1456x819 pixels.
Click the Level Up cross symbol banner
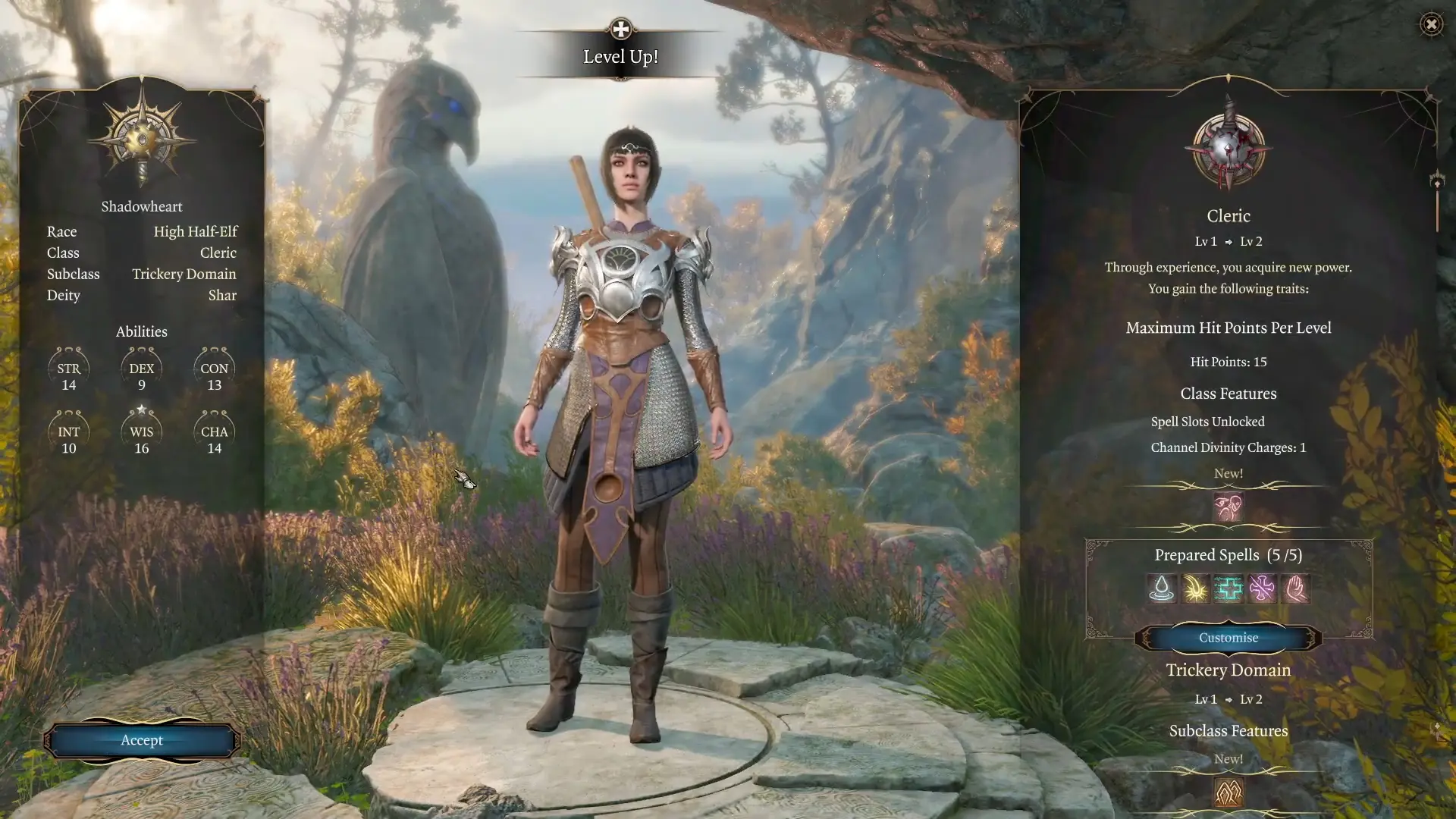[x=620, y=29]
